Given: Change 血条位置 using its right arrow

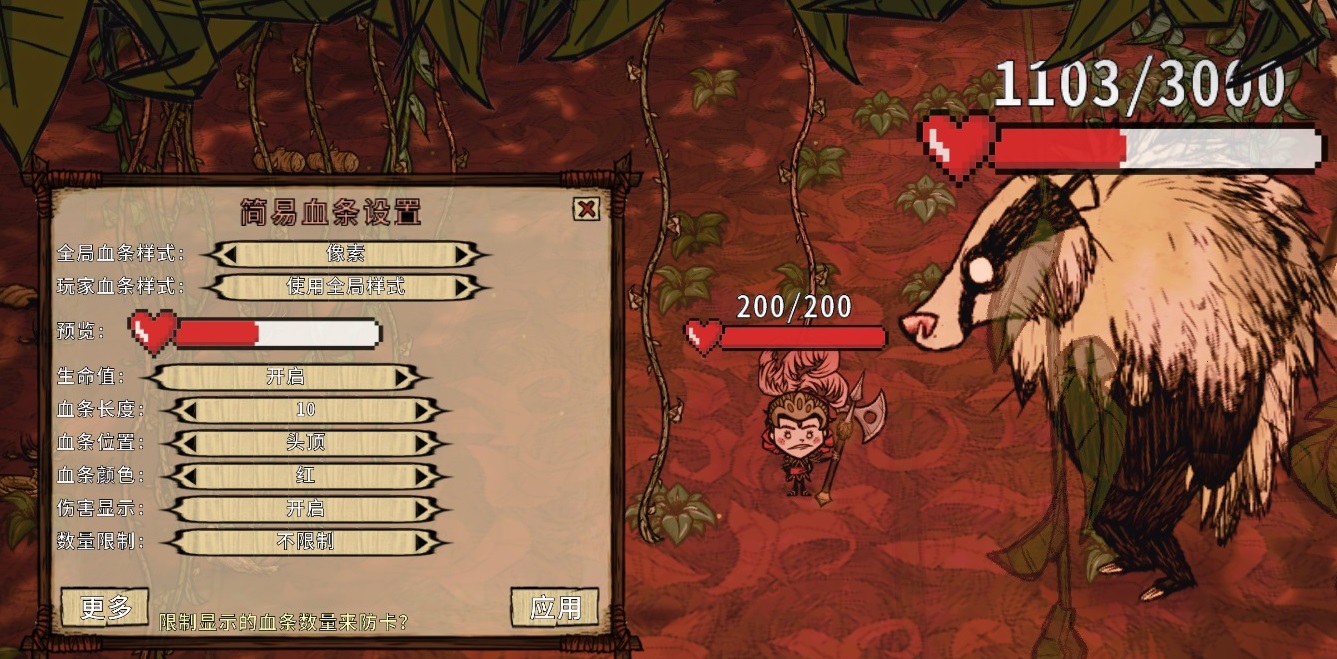Looking at the screenshot, I should (x=423, y=443).
